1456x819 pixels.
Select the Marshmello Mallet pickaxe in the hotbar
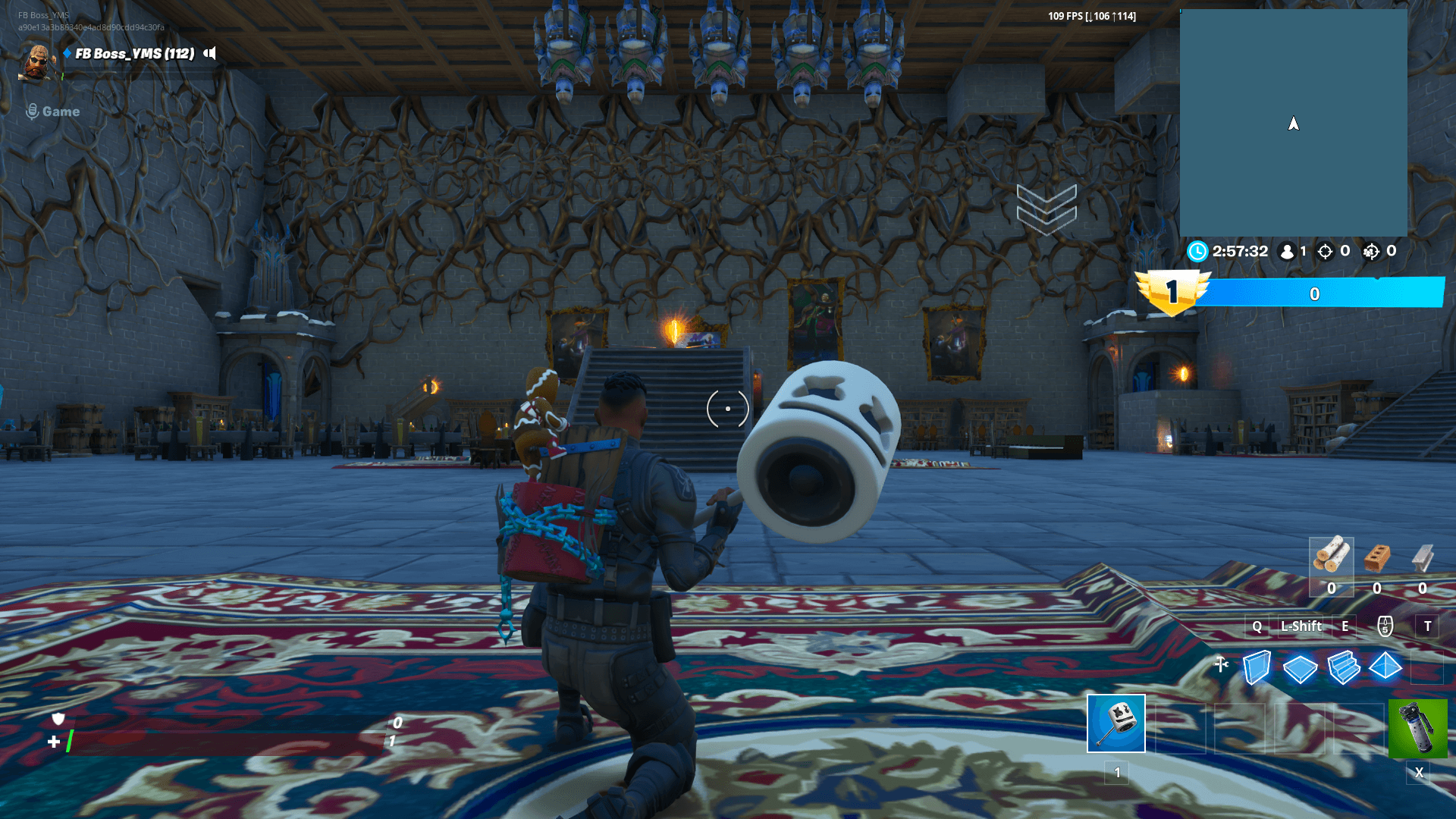point(1116,724)
